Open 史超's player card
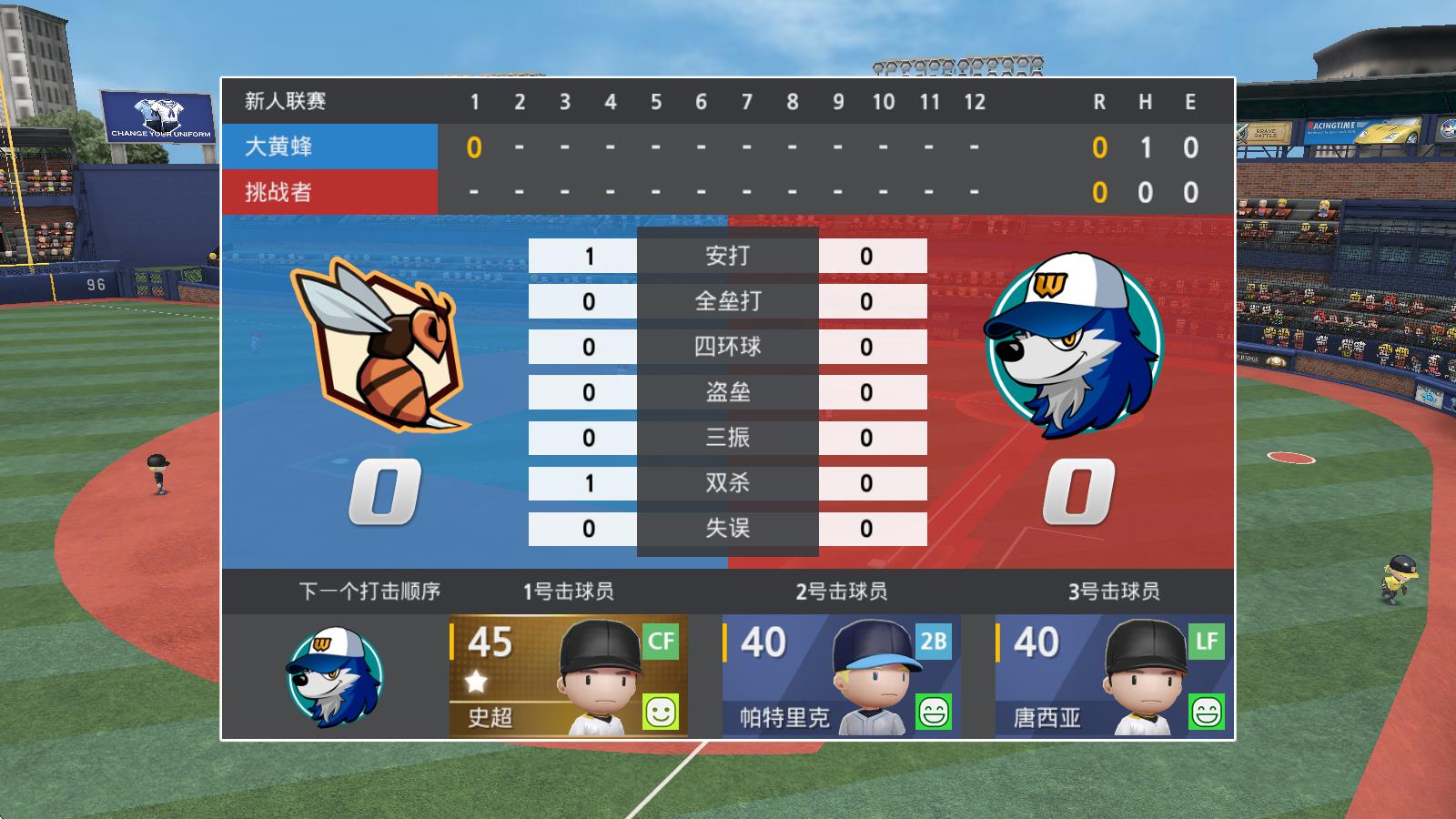Screen dimensions: 1456x819 (569, 673)
